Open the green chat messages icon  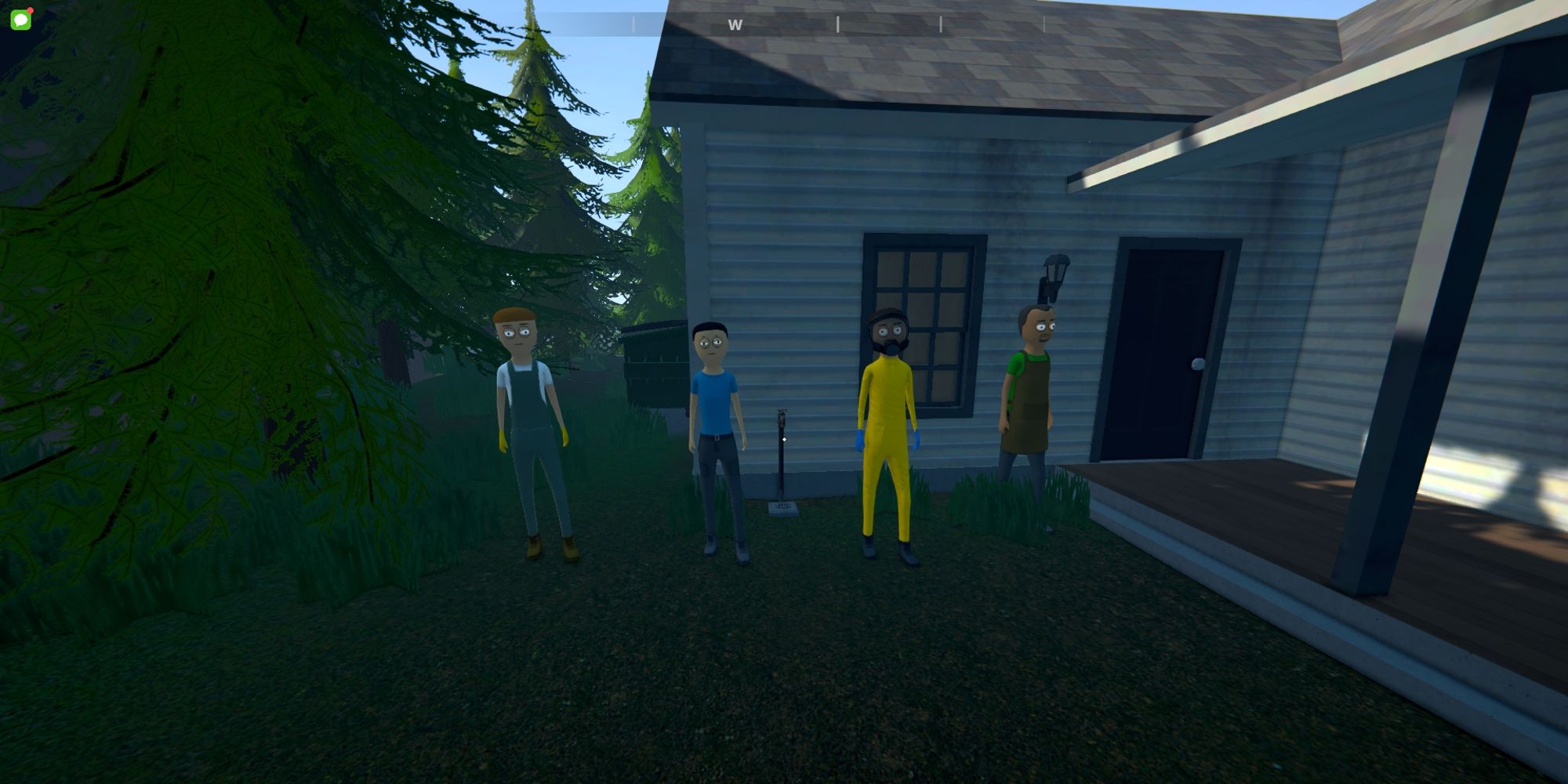coord(21,20)
